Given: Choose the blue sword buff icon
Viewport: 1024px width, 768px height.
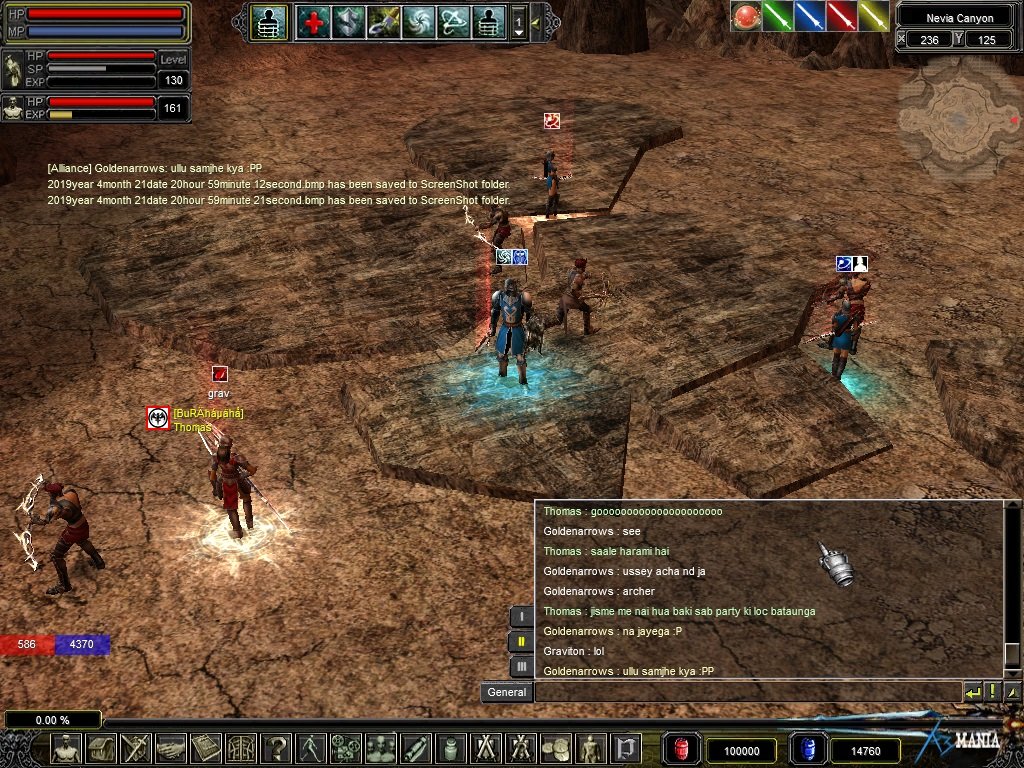Looking at the screenshot, I should pyautogui.click(x=810, y=16).
